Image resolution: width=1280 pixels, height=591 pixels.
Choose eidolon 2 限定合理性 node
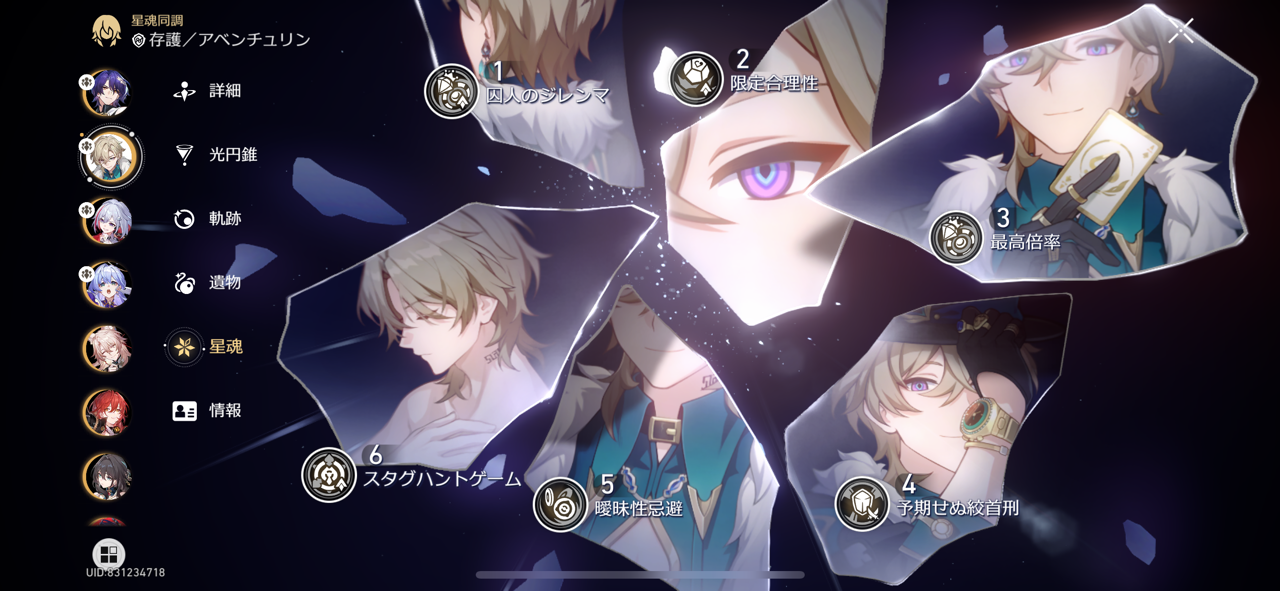[x=696, y=79]
